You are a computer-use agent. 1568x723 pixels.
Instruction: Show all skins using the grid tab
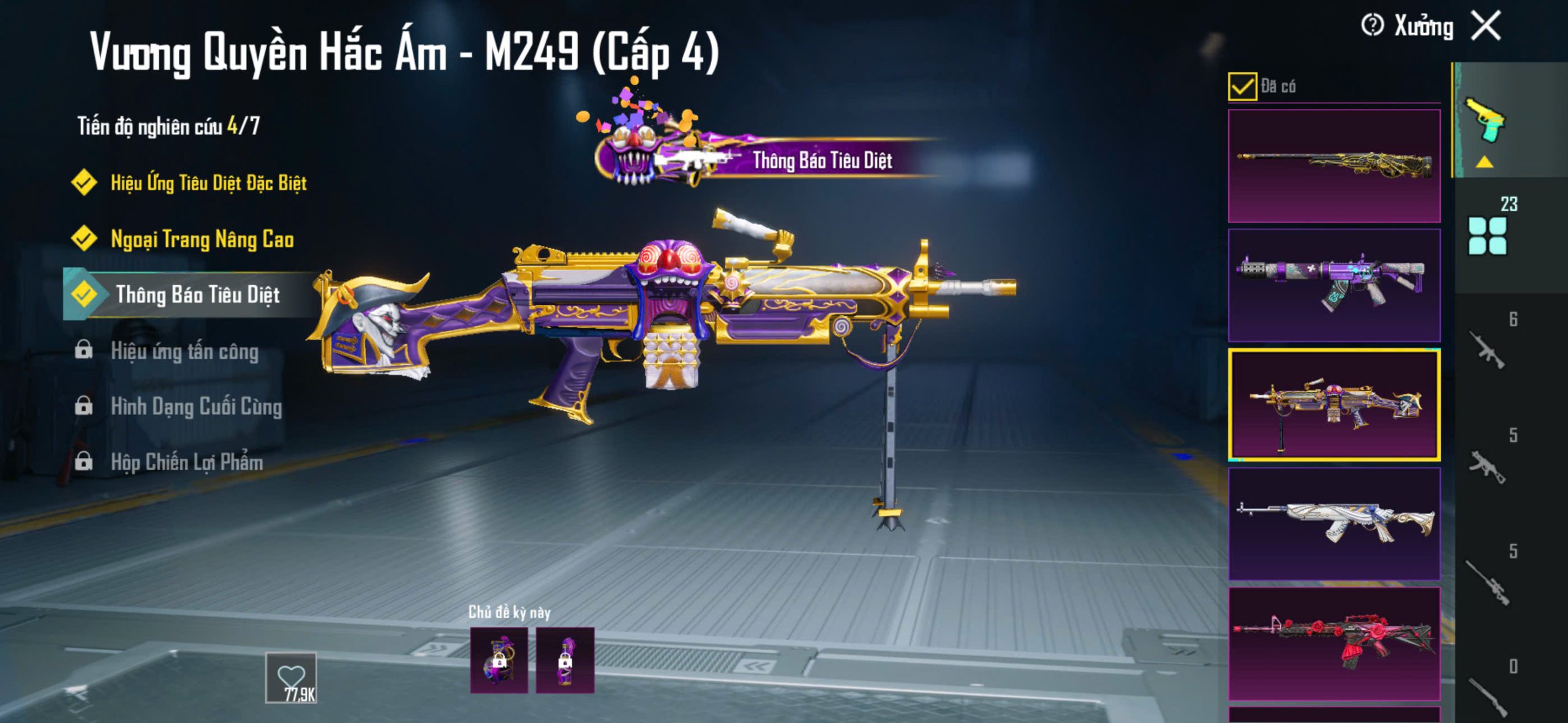click(x=1488, y=235)
